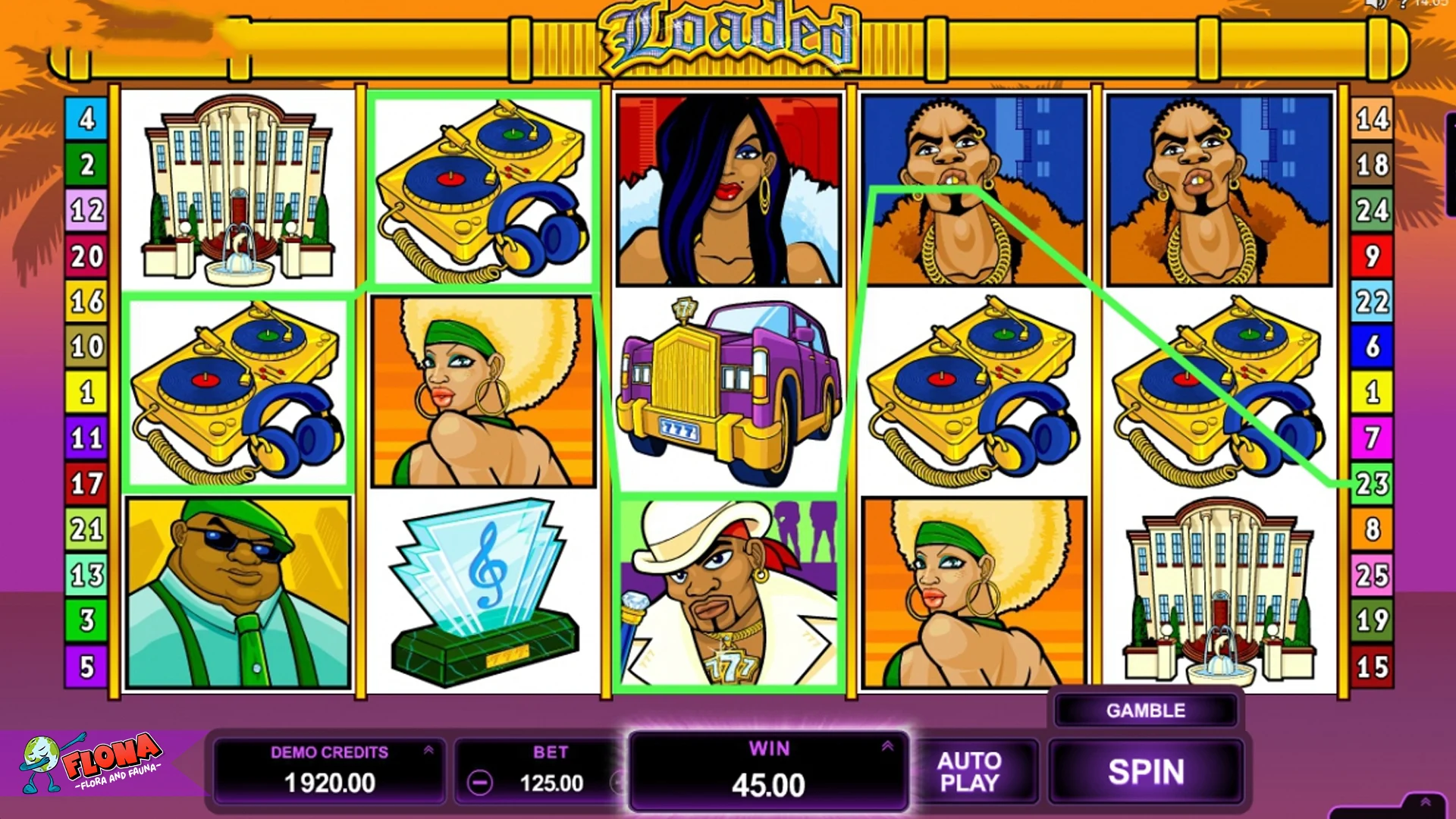This screenshot has width=1456, height=819.
Task: Expand the bottom-right corner panel arrow
Action: click(x=1425, y=802)
